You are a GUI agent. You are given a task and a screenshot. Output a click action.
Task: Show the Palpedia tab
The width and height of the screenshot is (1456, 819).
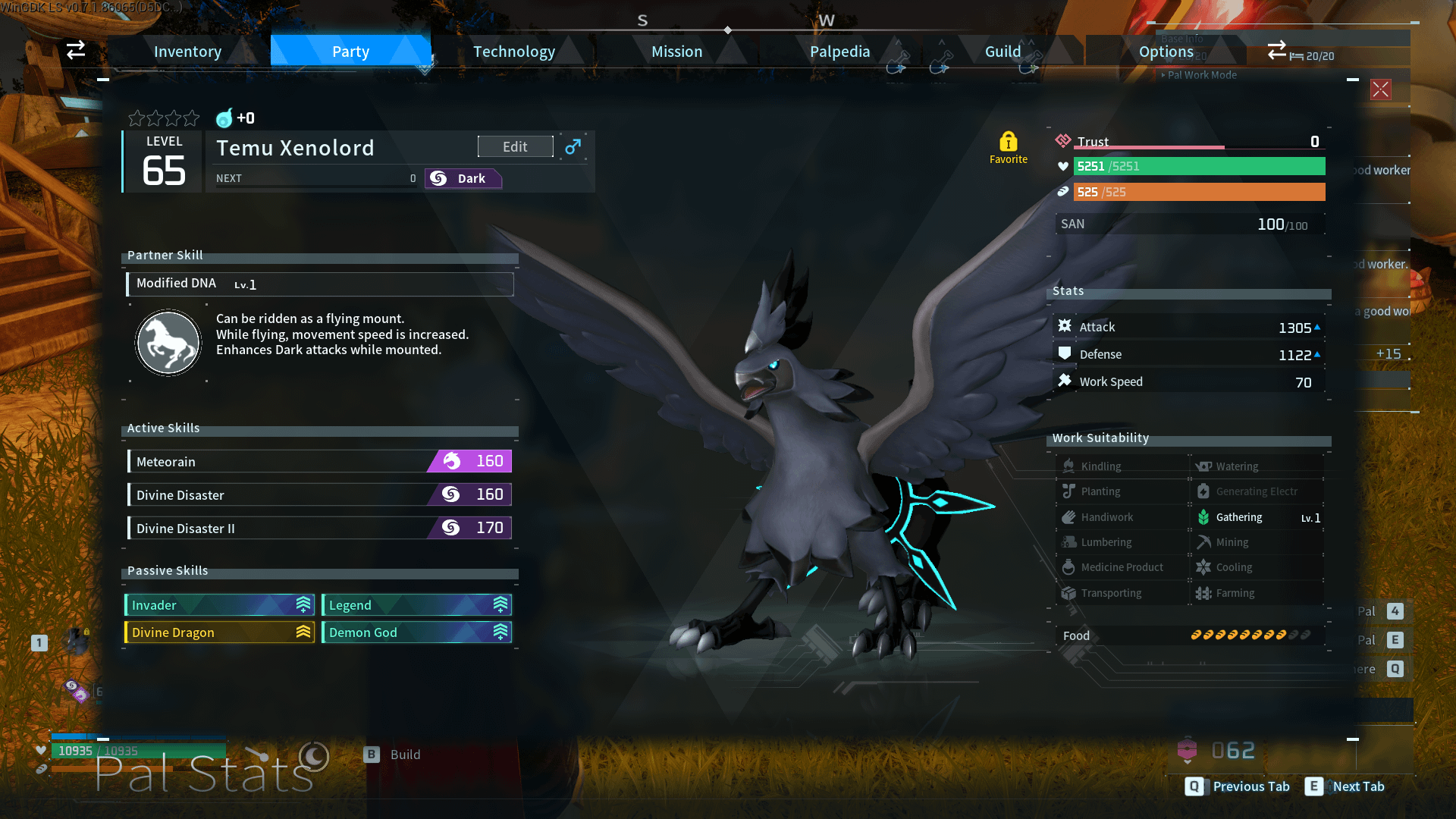click(839, 52)
